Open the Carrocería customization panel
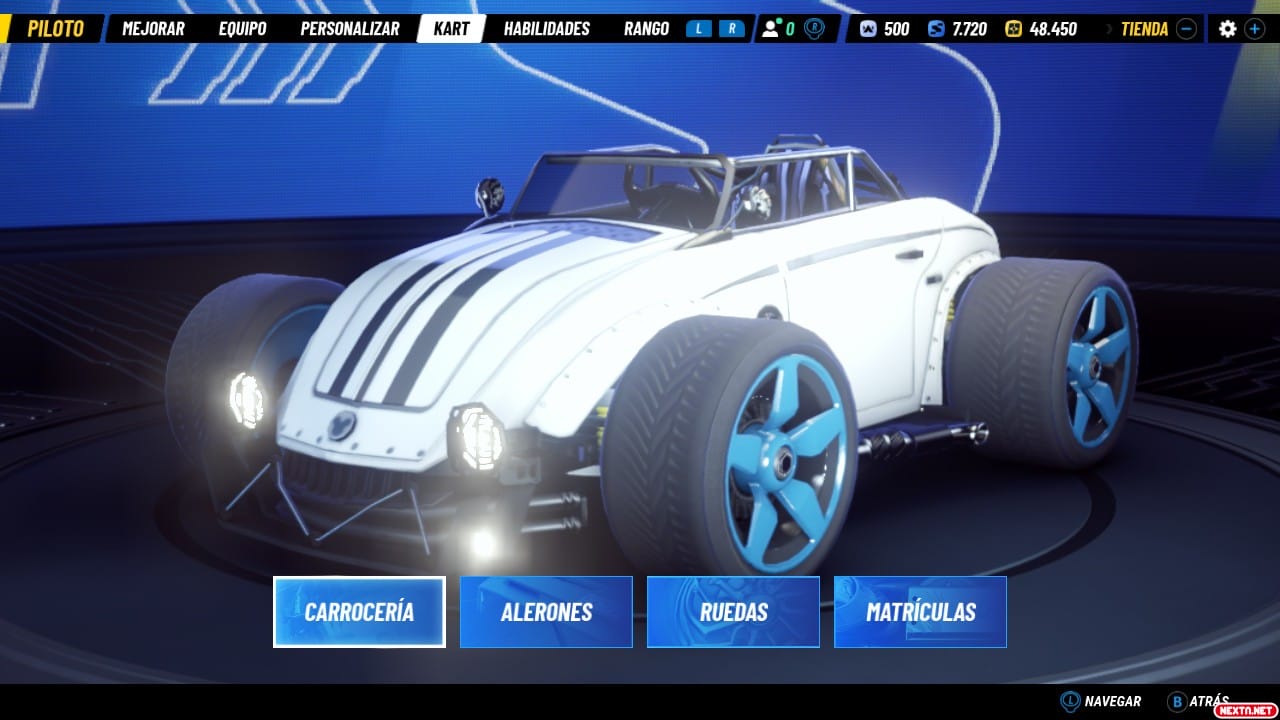 pos(359,611)
